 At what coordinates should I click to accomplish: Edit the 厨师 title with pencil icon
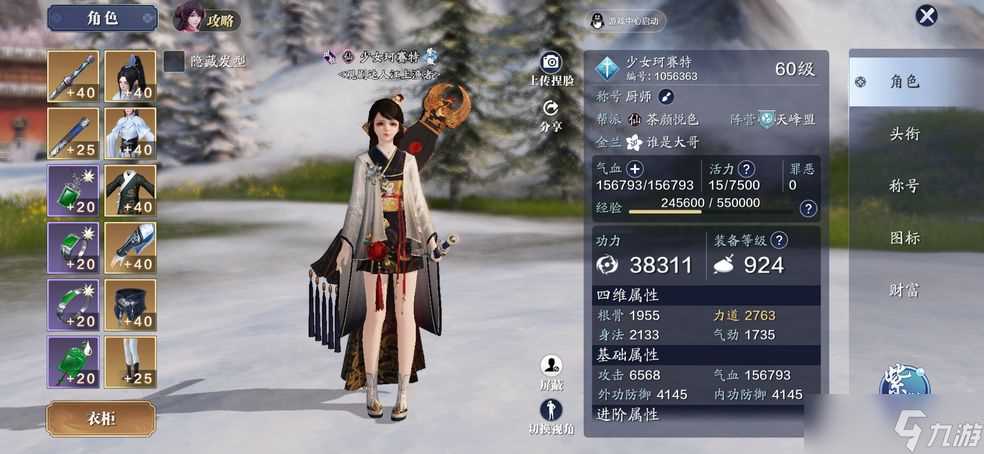click(666, 96)
